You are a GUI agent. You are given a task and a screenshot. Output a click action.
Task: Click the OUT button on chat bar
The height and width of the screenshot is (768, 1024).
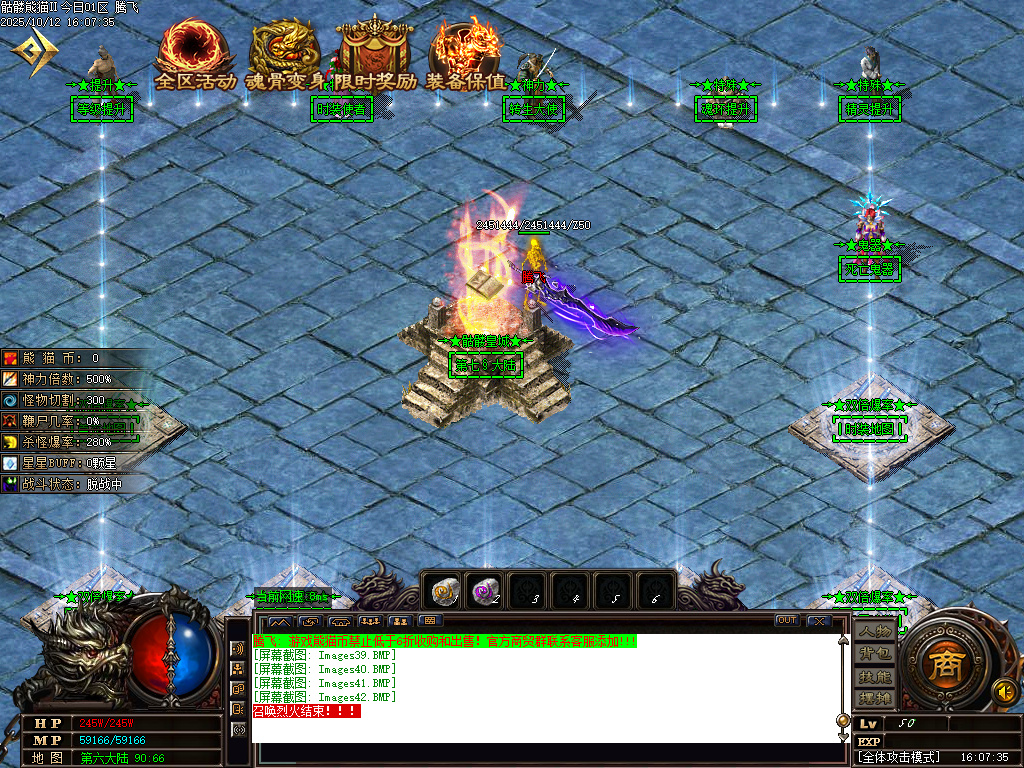[x=787, y=621]
